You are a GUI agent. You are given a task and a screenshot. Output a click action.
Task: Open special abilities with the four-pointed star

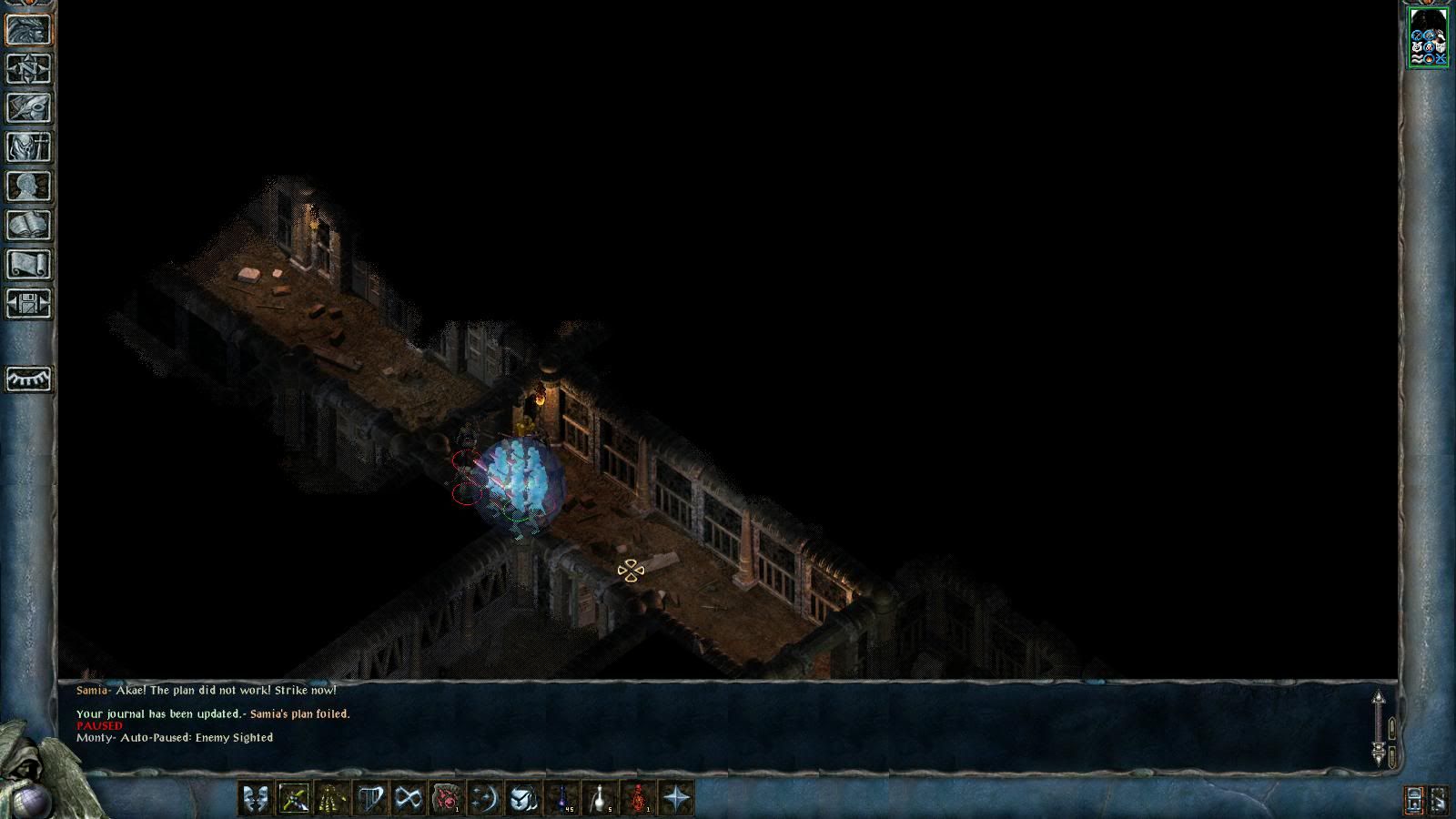676,798
